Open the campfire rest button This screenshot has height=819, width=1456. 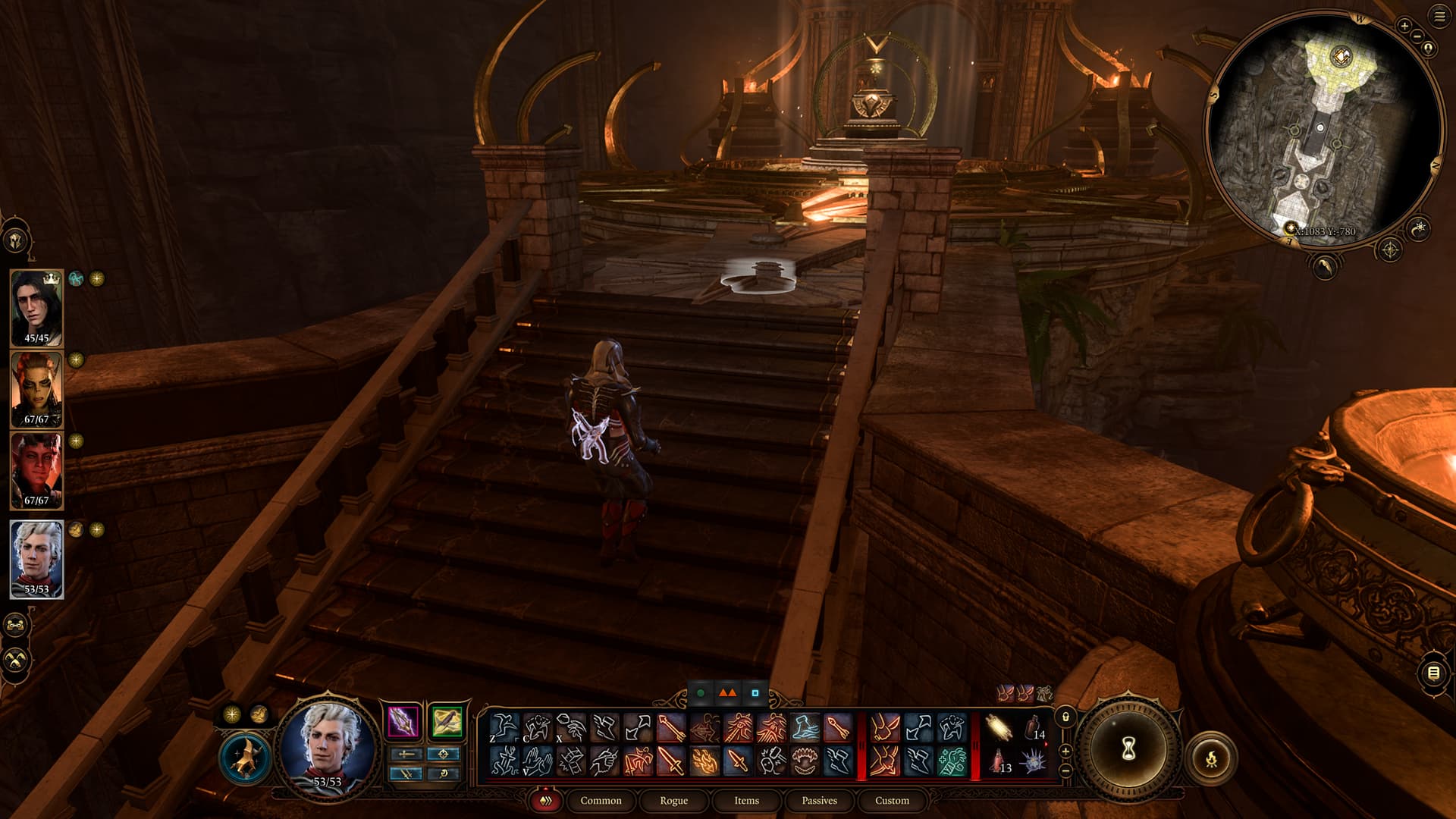1211,758
